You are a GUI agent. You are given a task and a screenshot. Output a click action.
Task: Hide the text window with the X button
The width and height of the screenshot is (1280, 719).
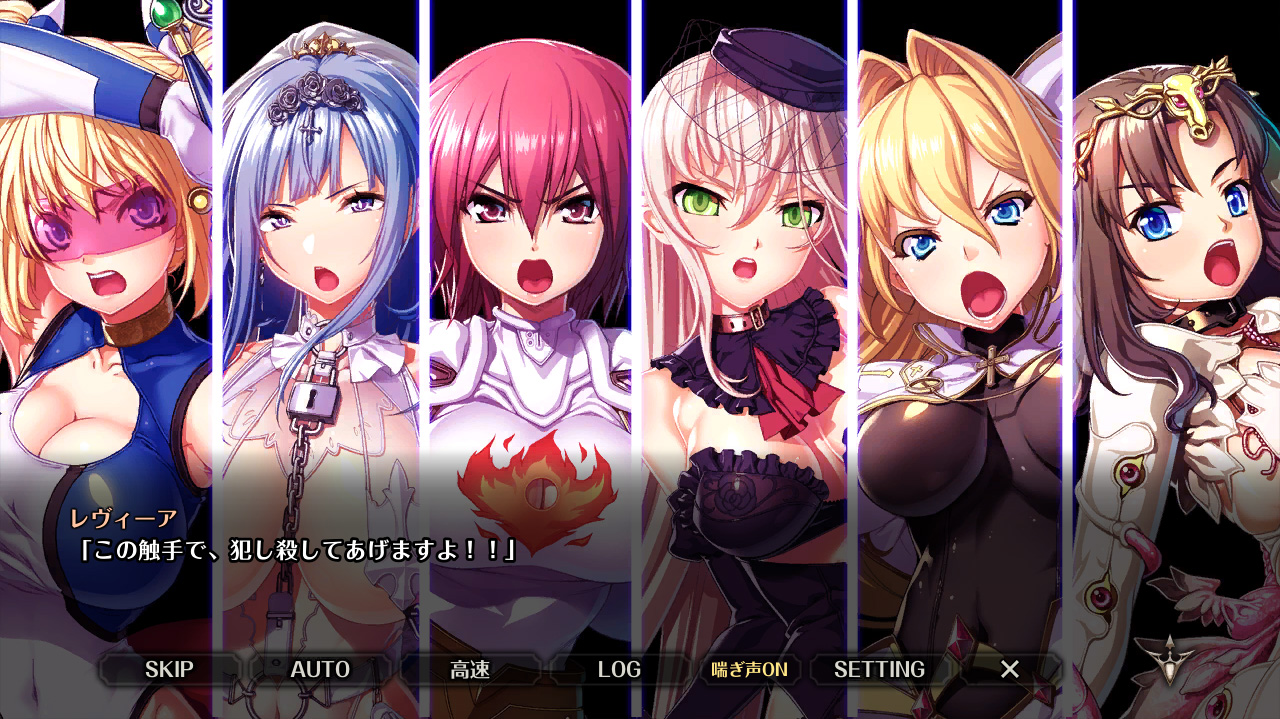(1010, 669)
